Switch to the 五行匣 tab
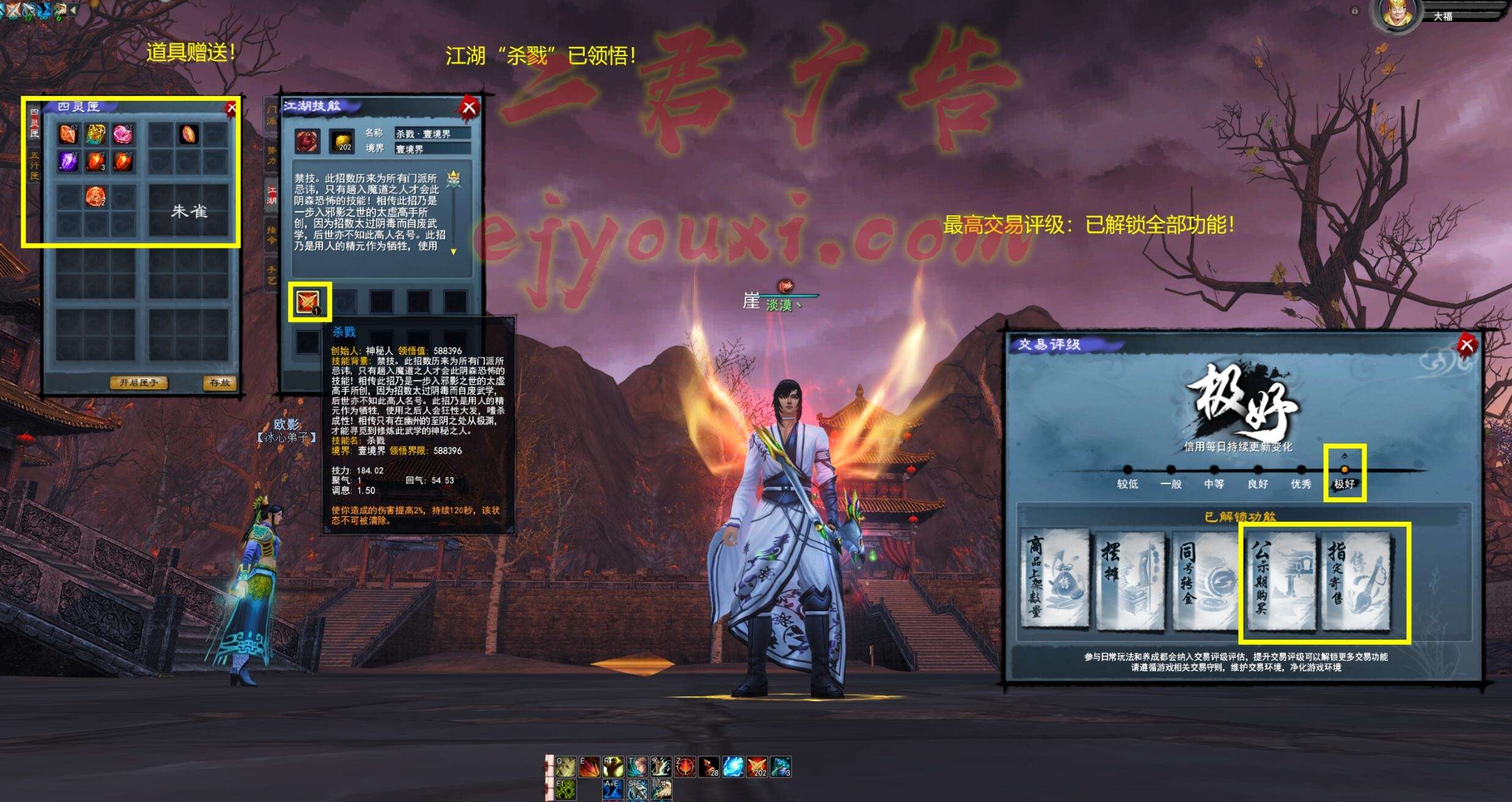The height and width of the screenshot is (802, 1512). [34, 165]
